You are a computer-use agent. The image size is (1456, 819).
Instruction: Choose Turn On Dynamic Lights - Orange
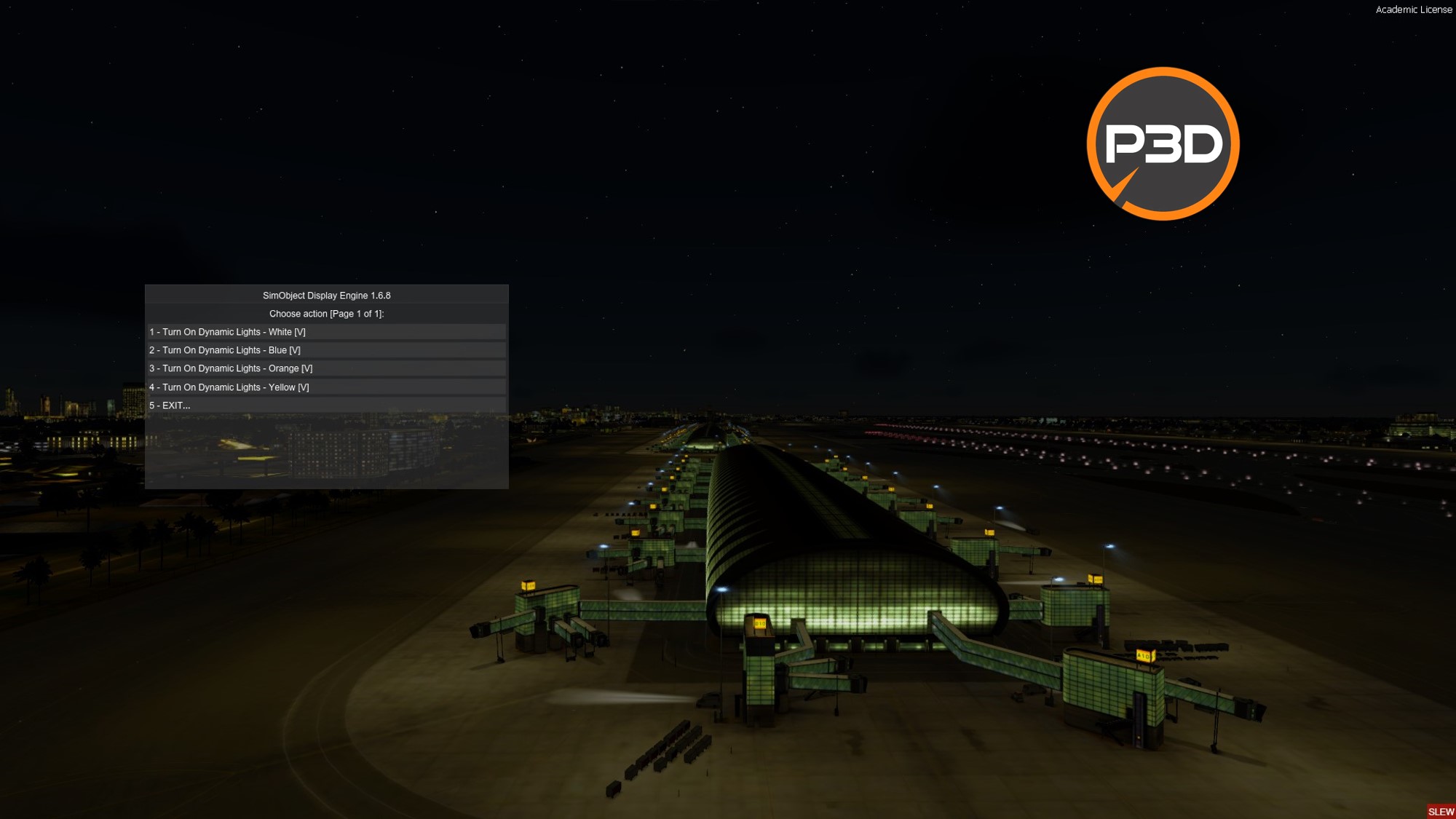coord(231,368)
